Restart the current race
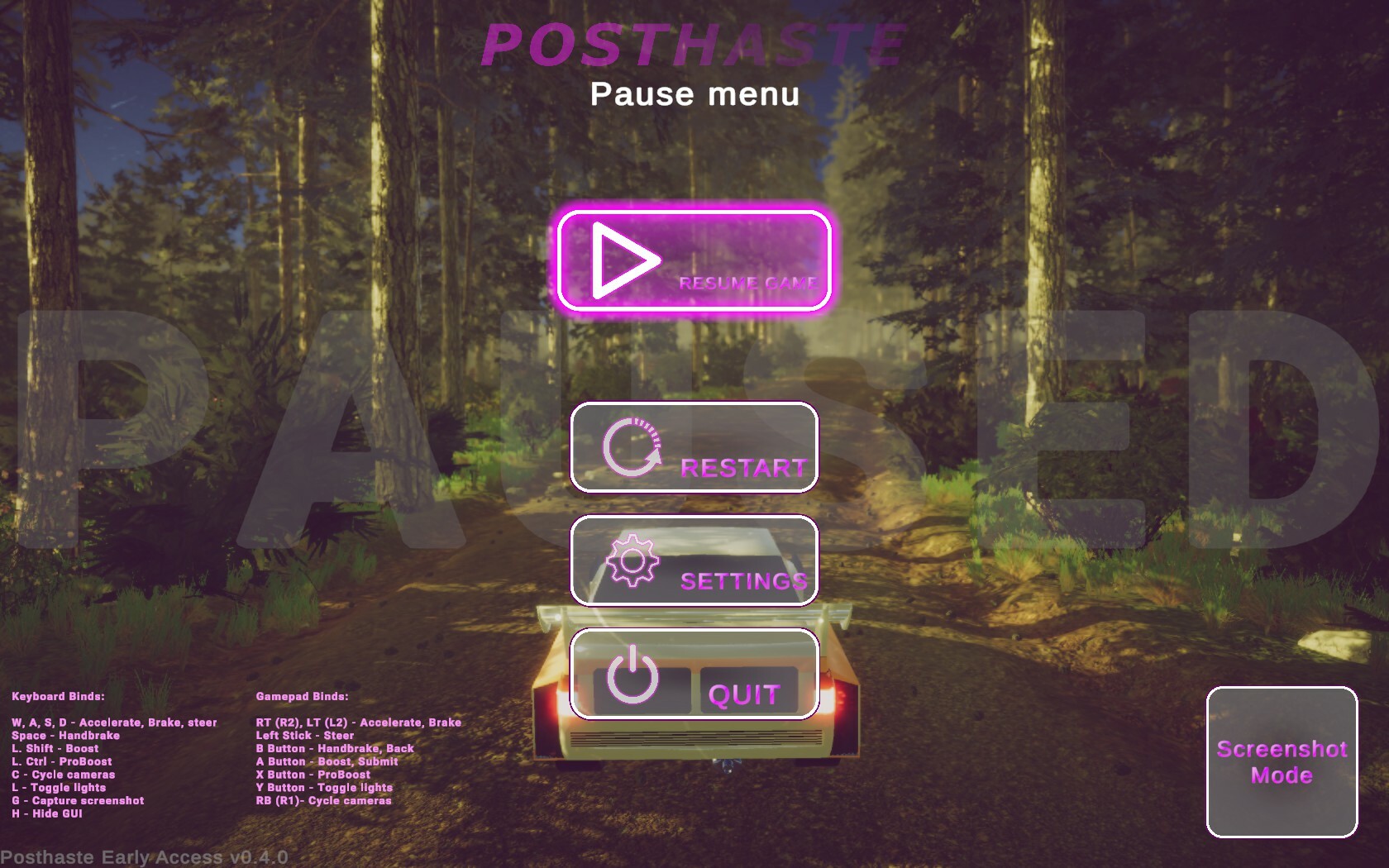 694,446
